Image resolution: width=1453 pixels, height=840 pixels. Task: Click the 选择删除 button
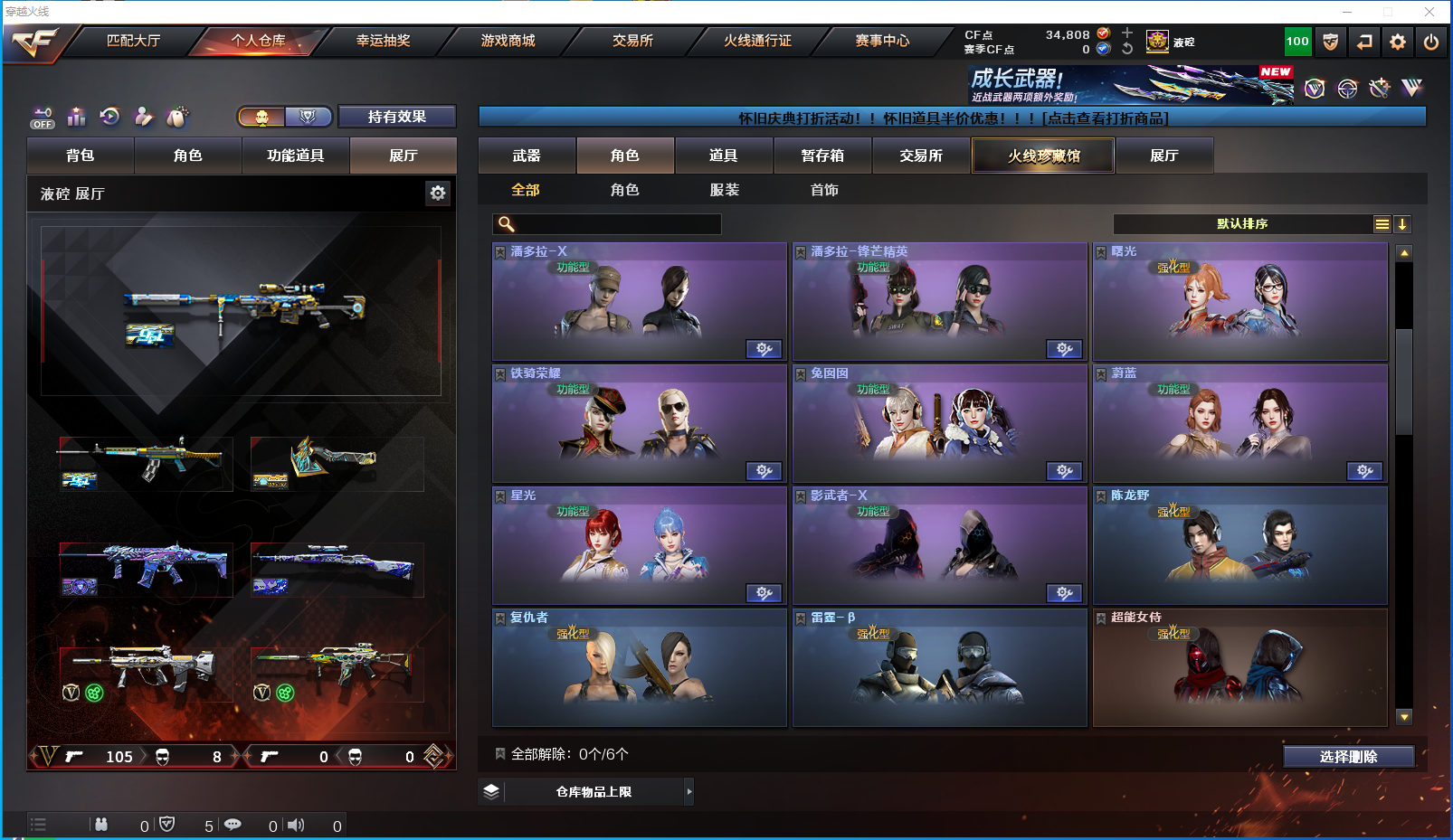[1348, 757]
